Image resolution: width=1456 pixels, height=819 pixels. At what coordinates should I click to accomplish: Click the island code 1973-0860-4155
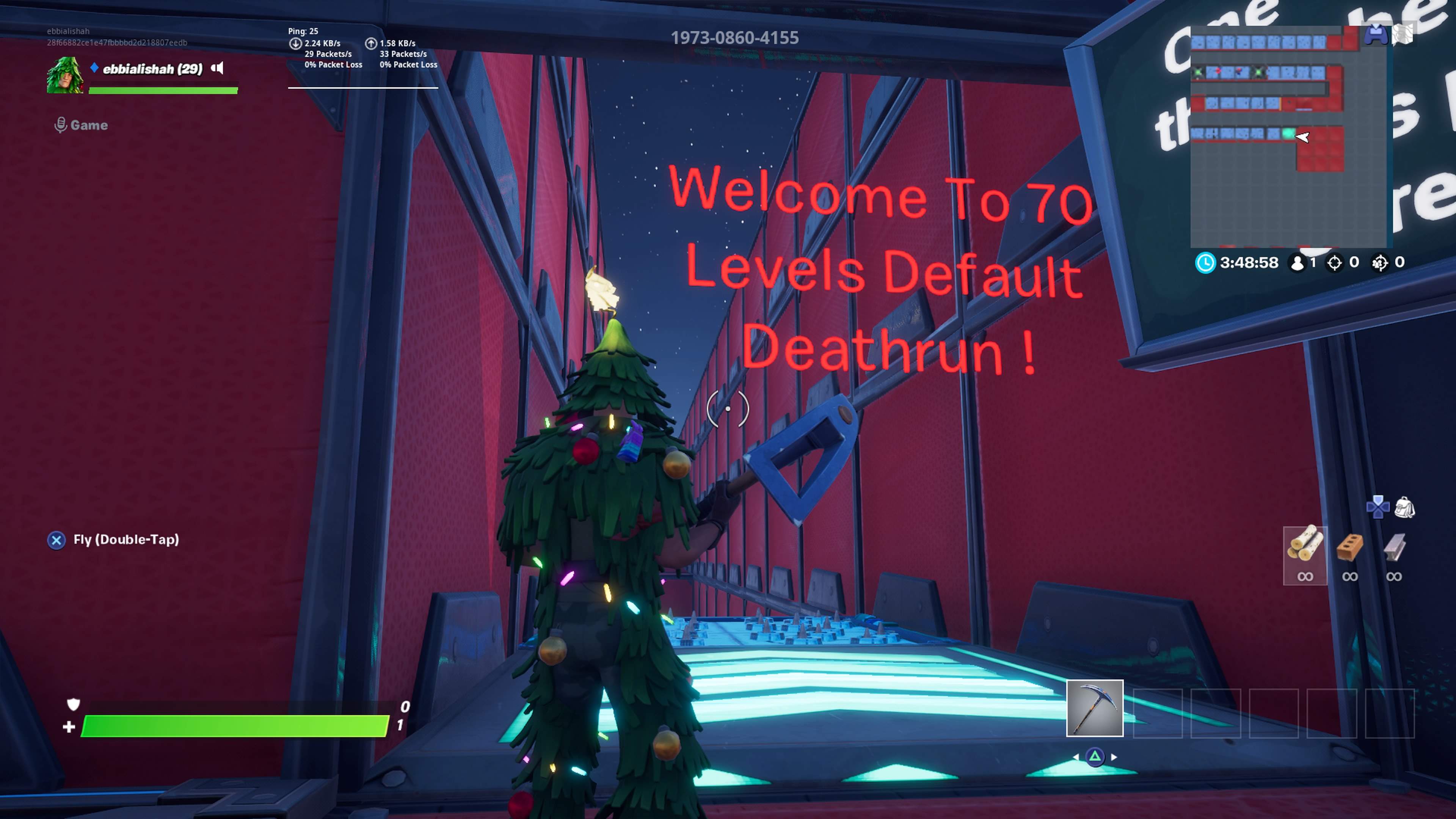point(735,38)
